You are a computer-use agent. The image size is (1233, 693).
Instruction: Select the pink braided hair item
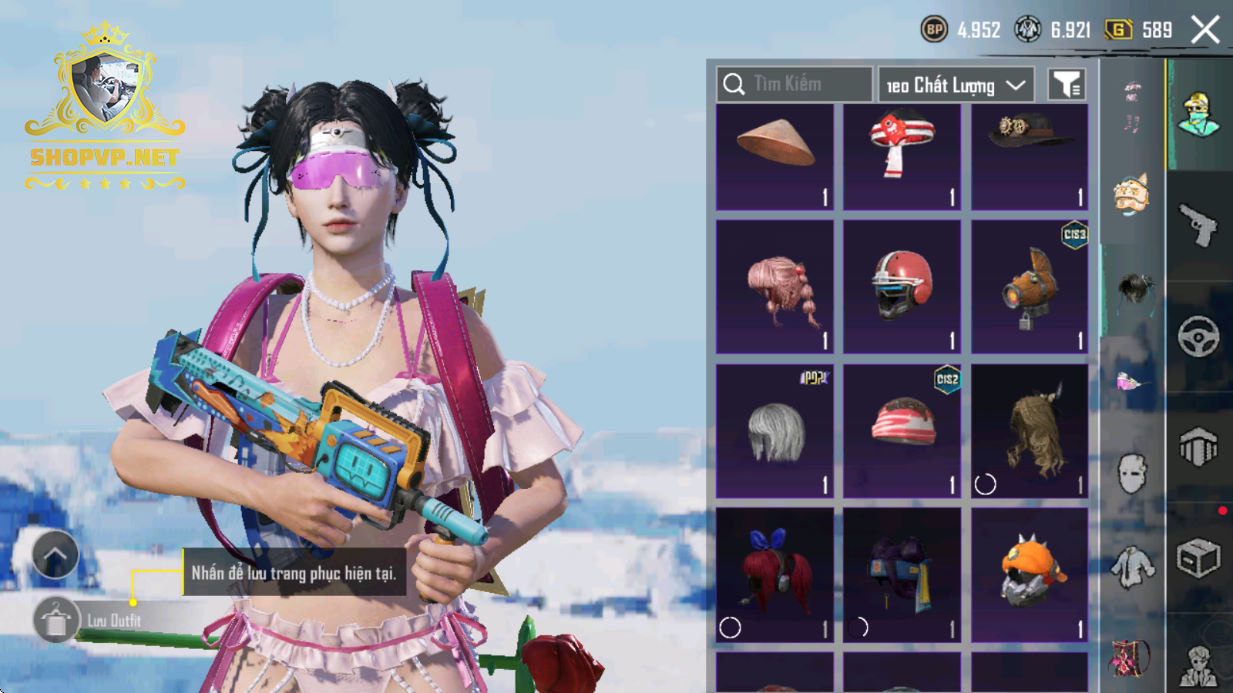point(775,287)
